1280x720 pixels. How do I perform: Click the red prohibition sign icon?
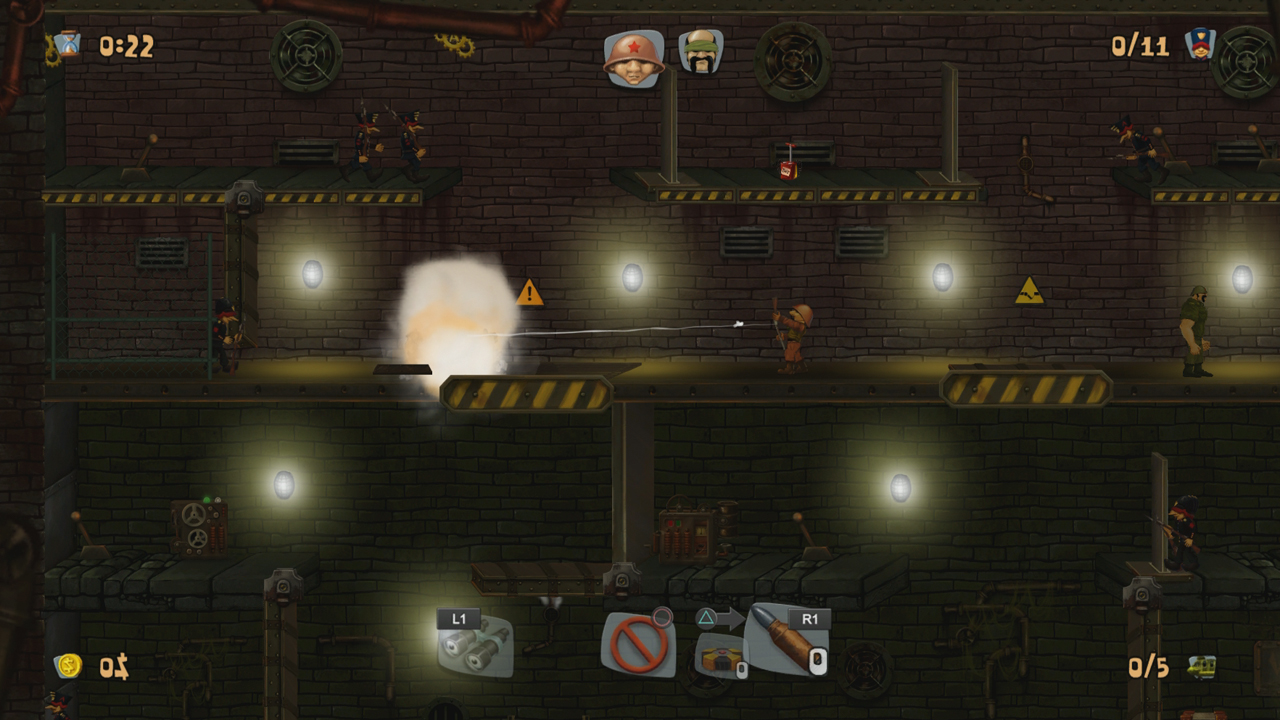coord(638,645)
